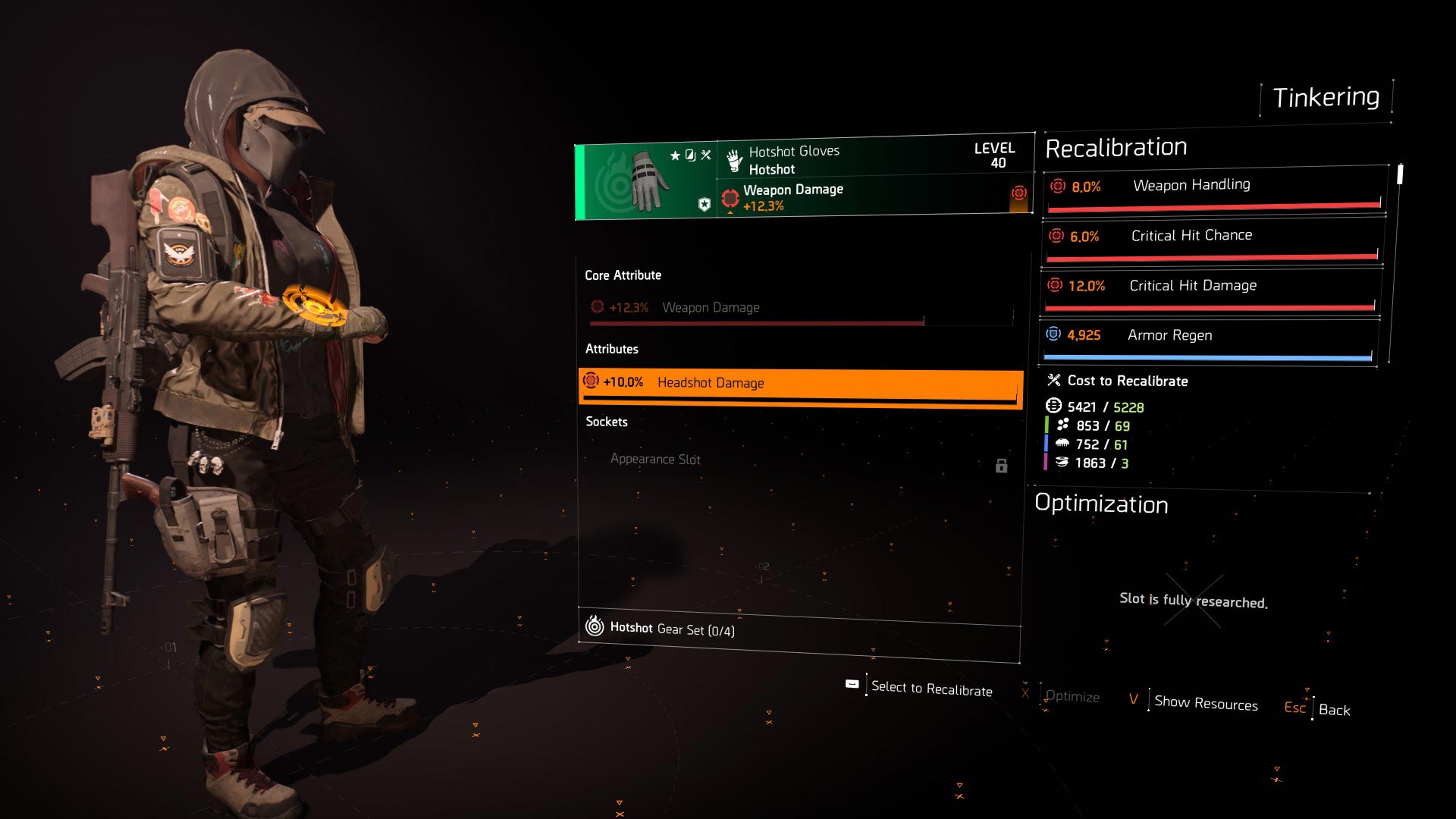This screenshot has width=1456, height=819.
Task: Click the crossed-tools recalibration icon on the gloves
Action: pyautogui.click(x=706, y=157)
